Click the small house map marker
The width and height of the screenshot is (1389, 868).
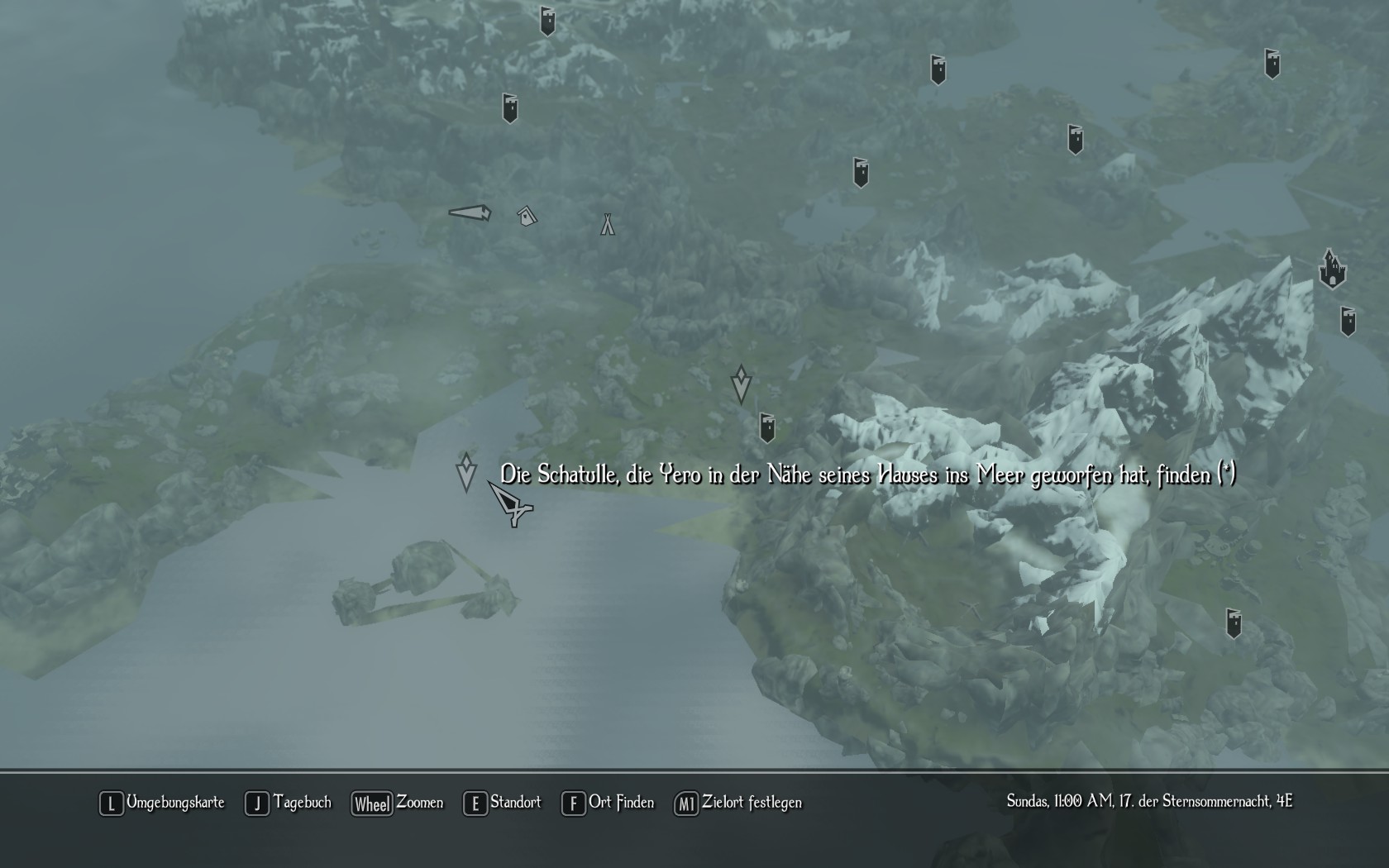[527, 216]
